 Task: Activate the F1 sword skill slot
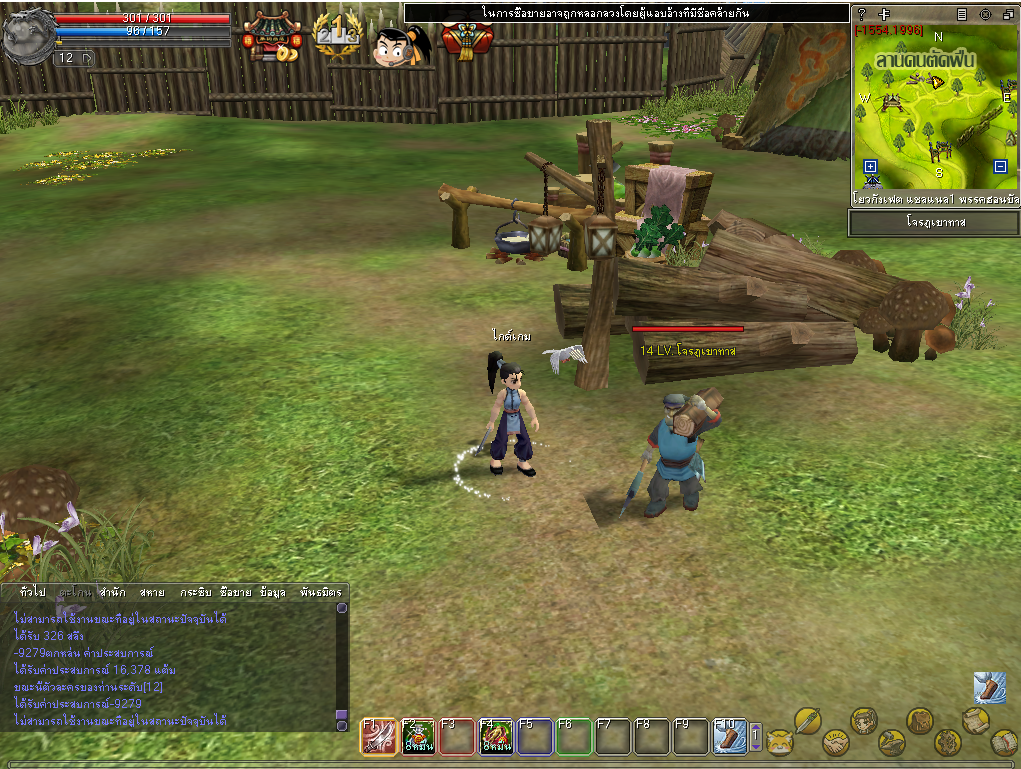pyautogui.click(x=378, y=737)
